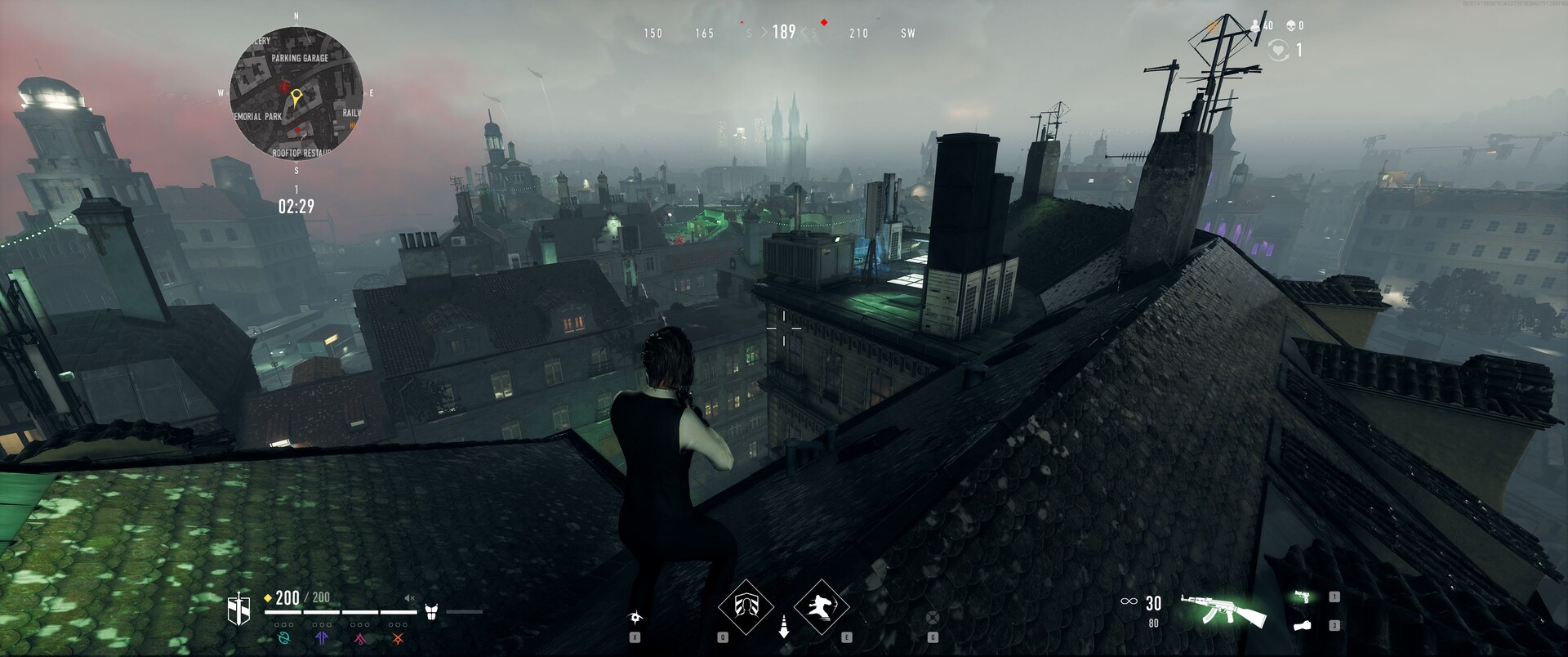
Task: Click the skull kill counter icon
Action: click(1290, 26)
